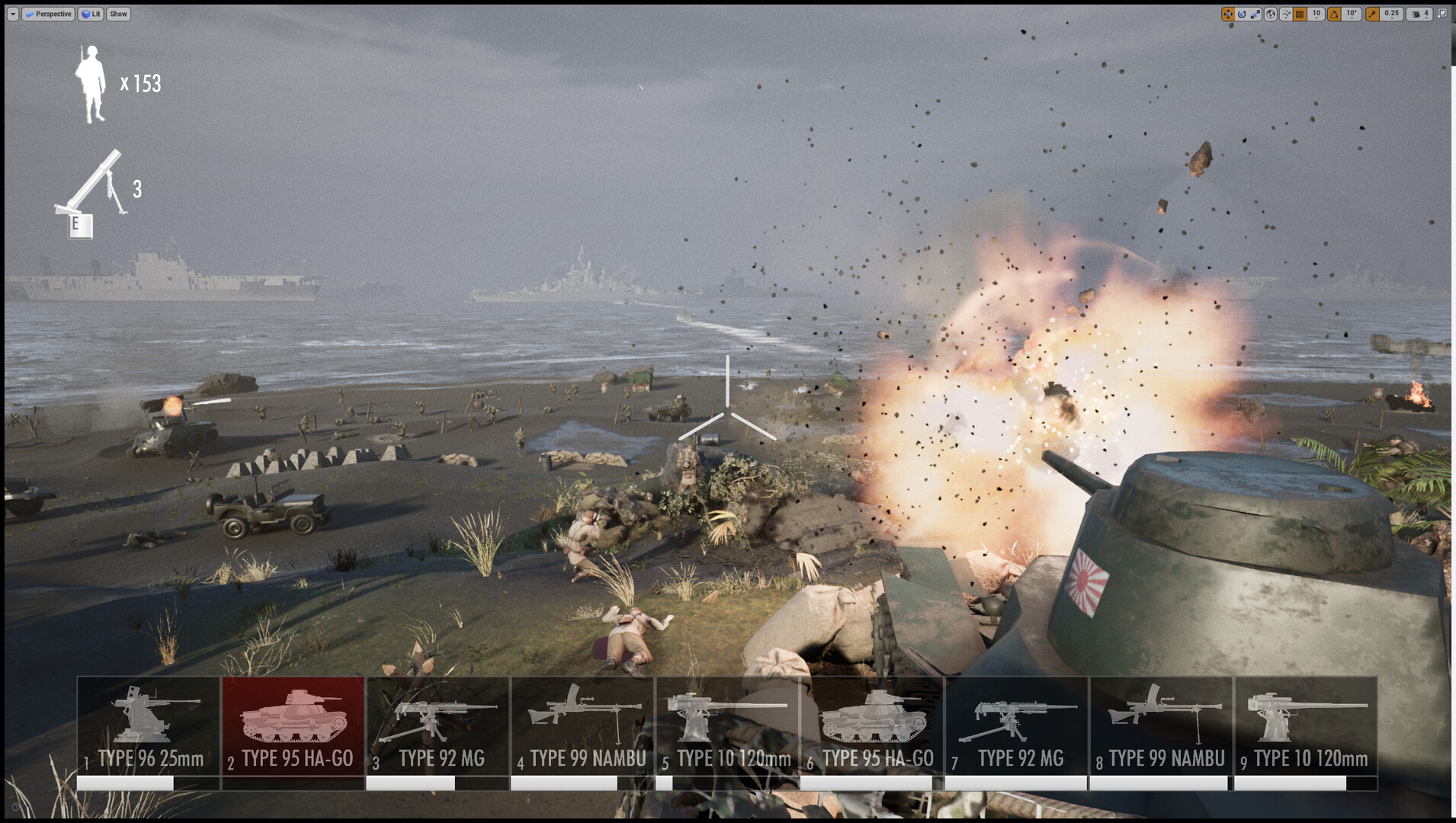Open the Lit view mode menu
1456x823 pixels.
point(89,14)
